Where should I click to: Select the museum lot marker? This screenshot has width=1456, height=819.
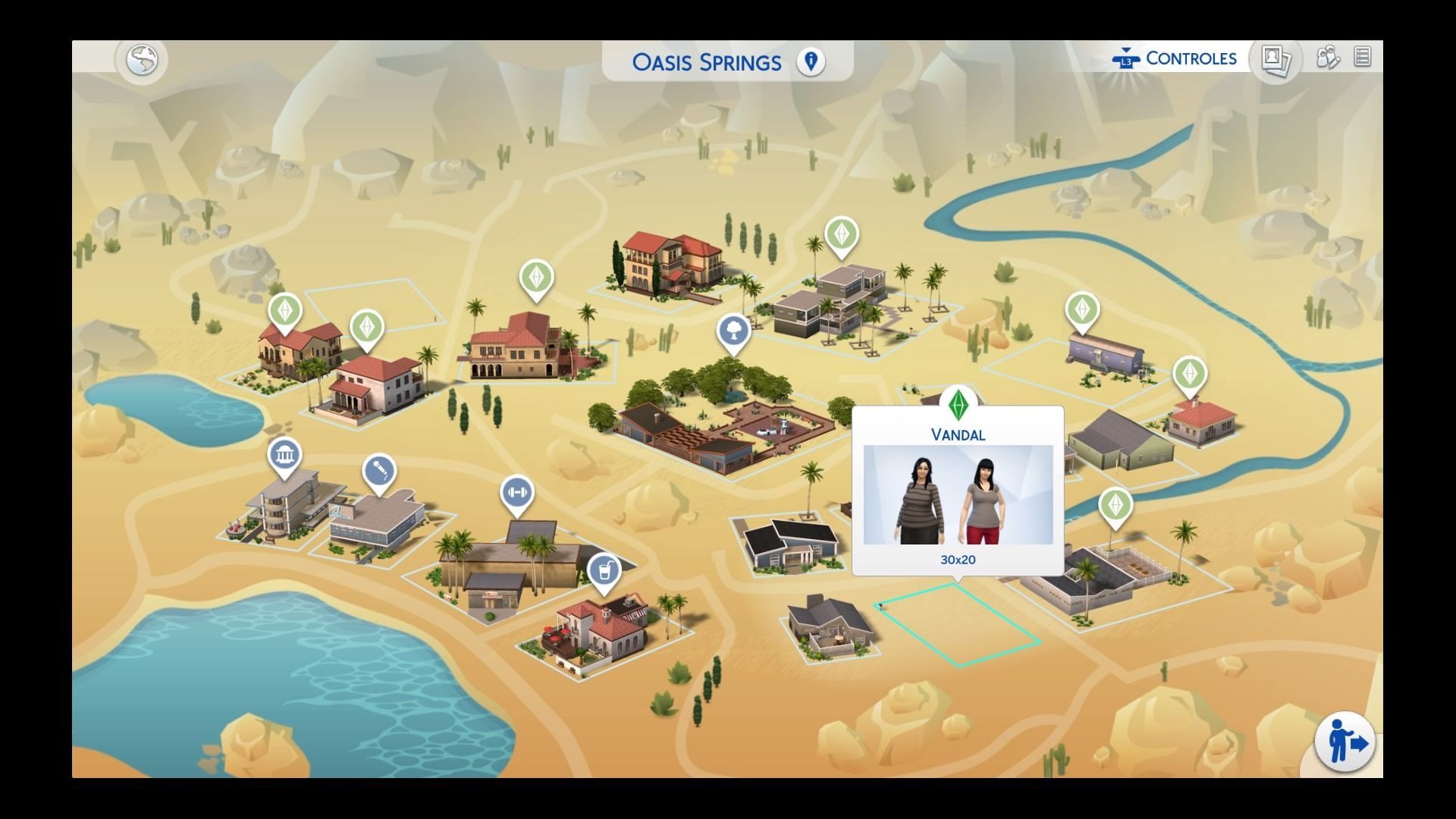(284, 456)
